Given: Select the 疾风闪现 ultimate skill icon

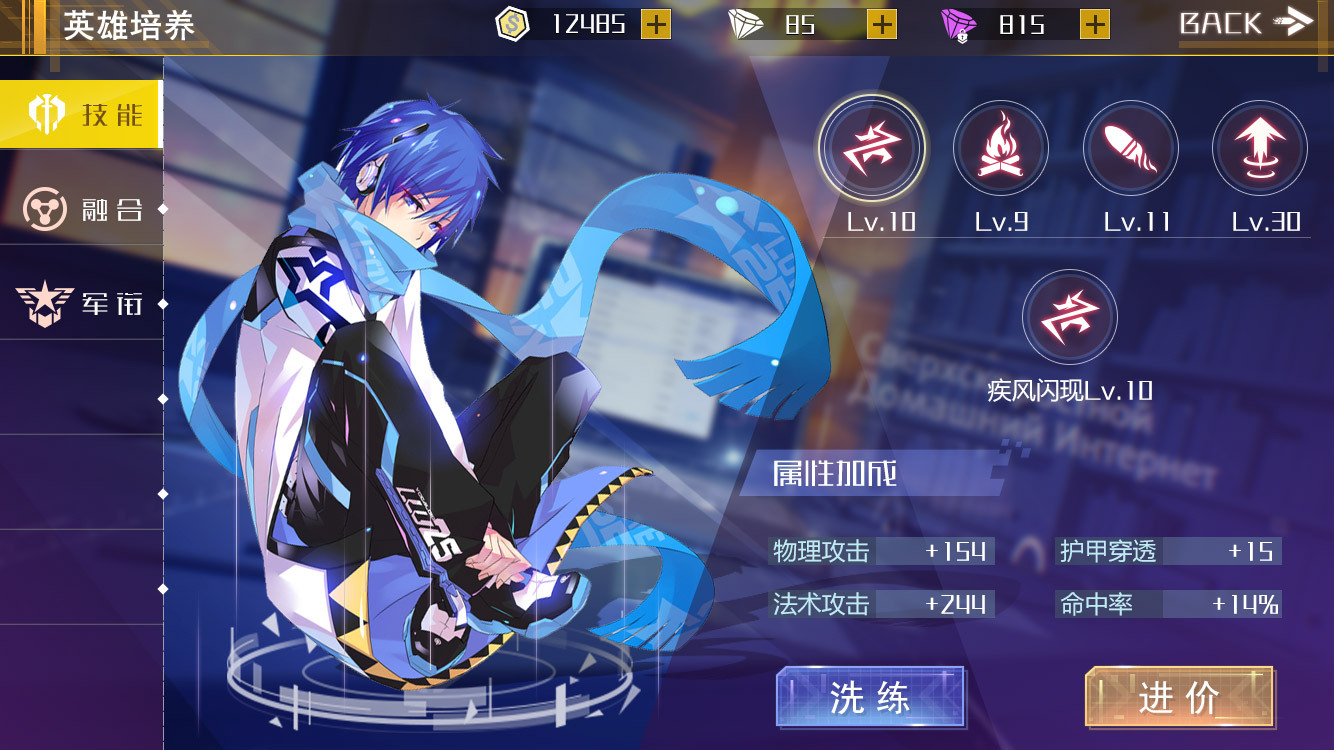Looking at the screenshot, I should 1068,317.
